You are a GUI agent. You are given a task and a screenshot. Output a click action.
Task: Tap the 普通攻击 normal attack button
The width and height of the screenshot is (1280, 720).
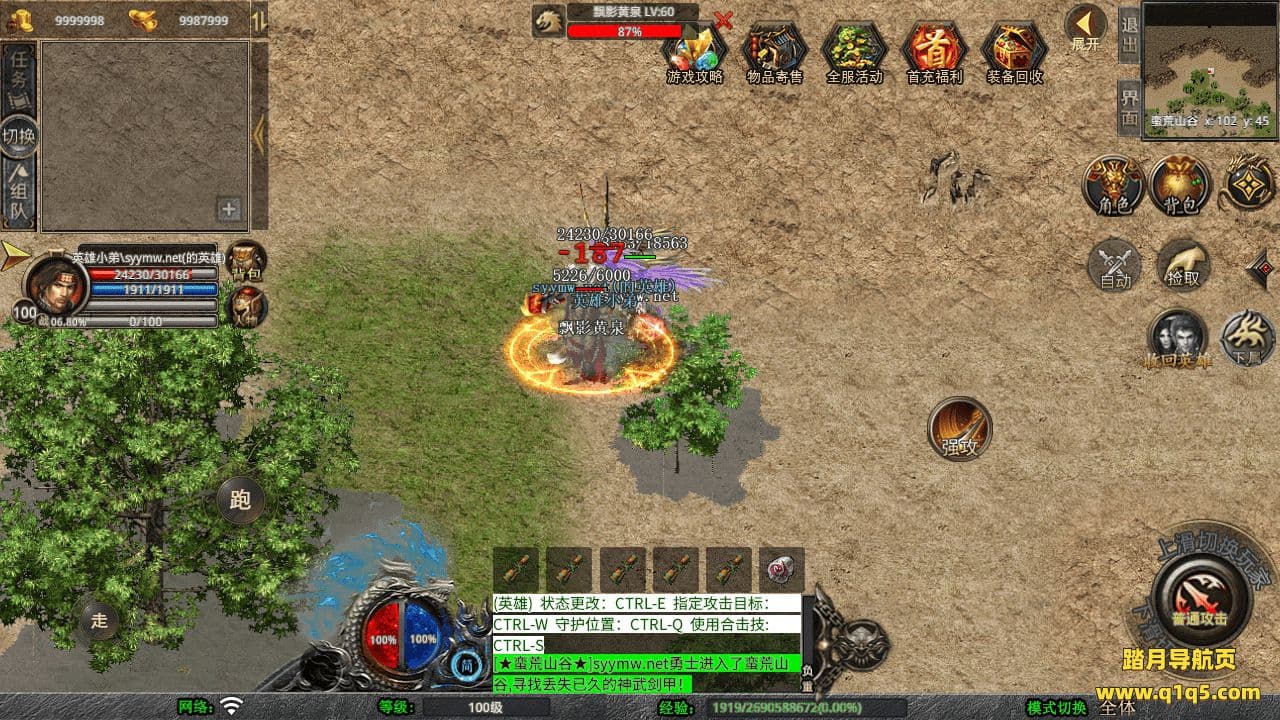click(1199, 598)
